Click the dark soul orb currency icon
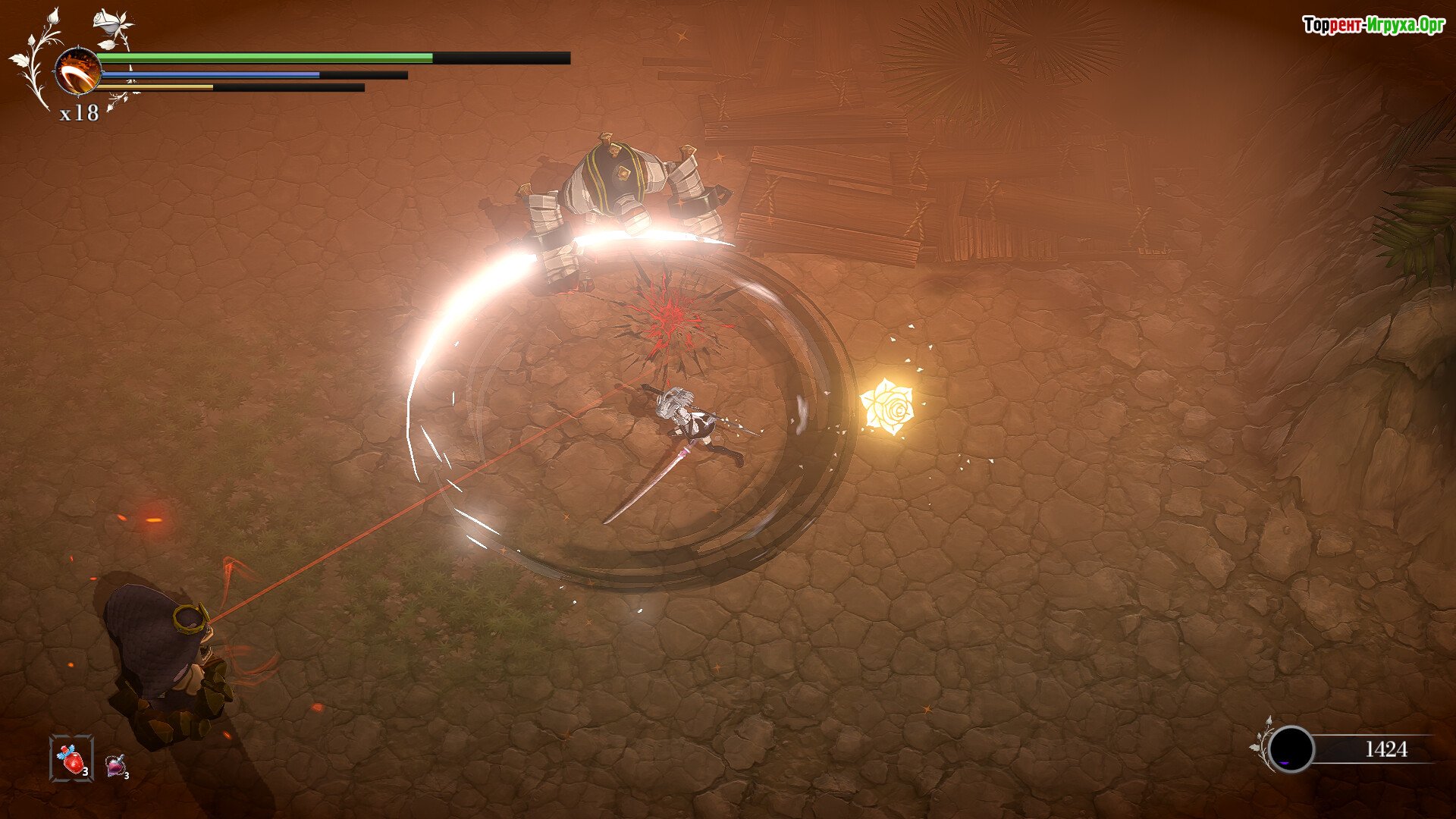 click(x=1291, y=749)
